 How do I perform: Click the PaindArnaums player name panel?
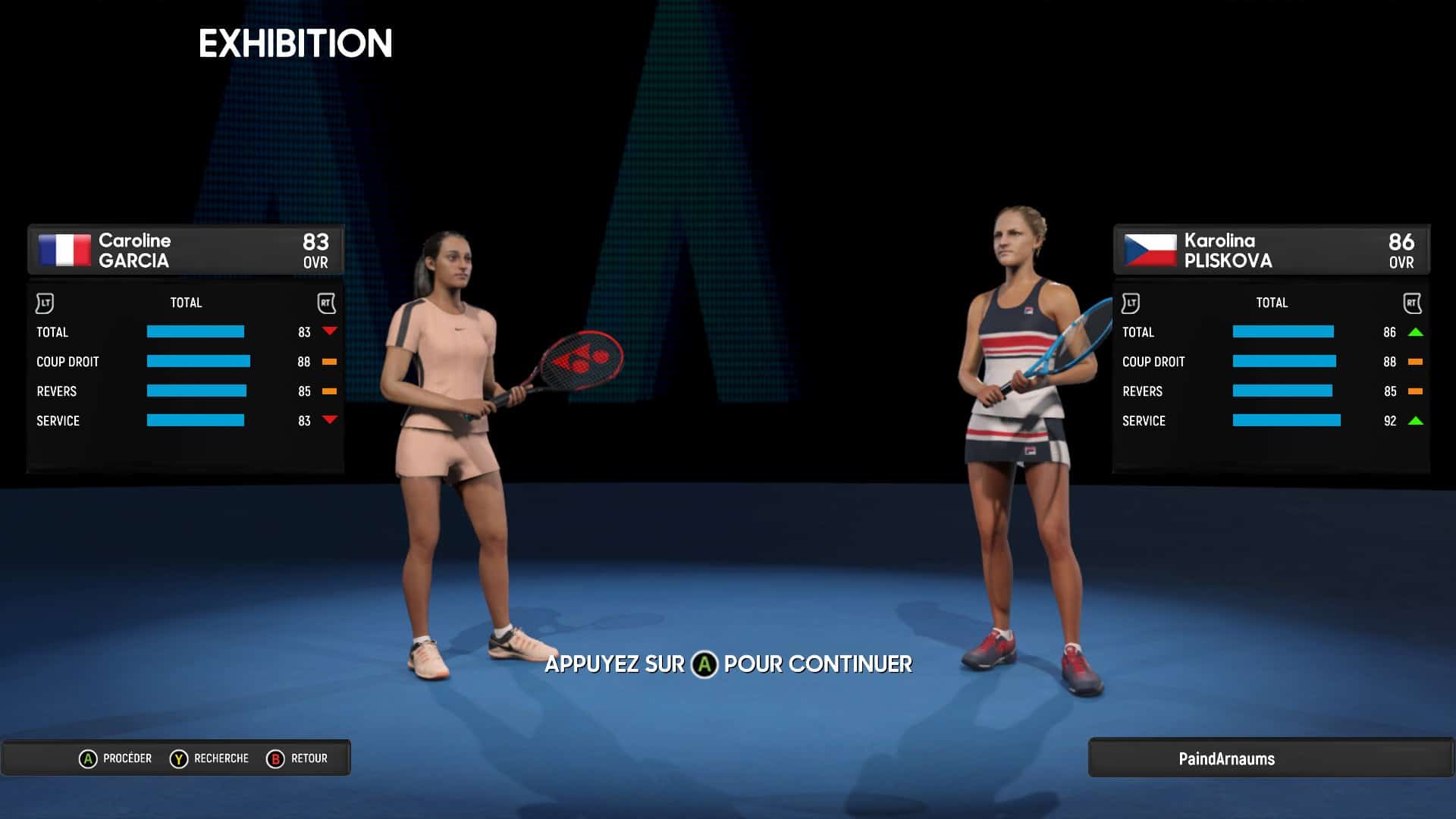(1226, 758)
